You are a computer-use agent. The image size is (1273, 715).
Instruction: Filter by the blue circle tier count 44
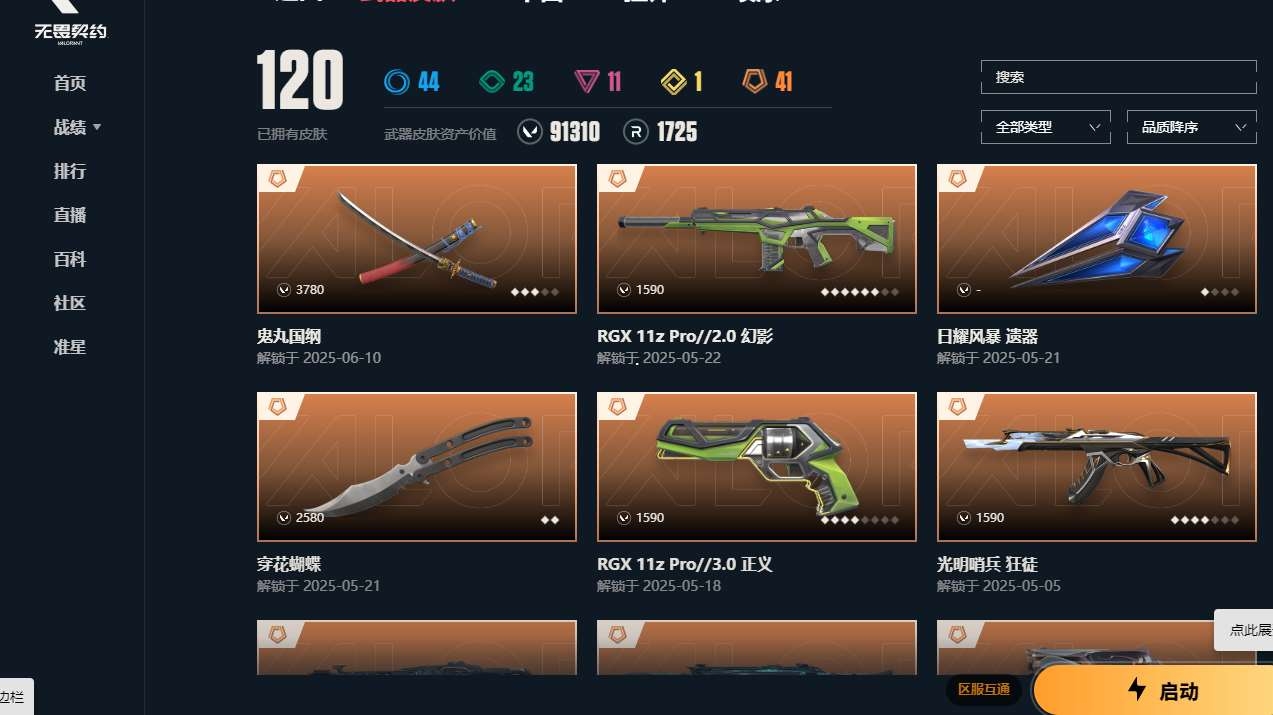(x=412, y=81)
